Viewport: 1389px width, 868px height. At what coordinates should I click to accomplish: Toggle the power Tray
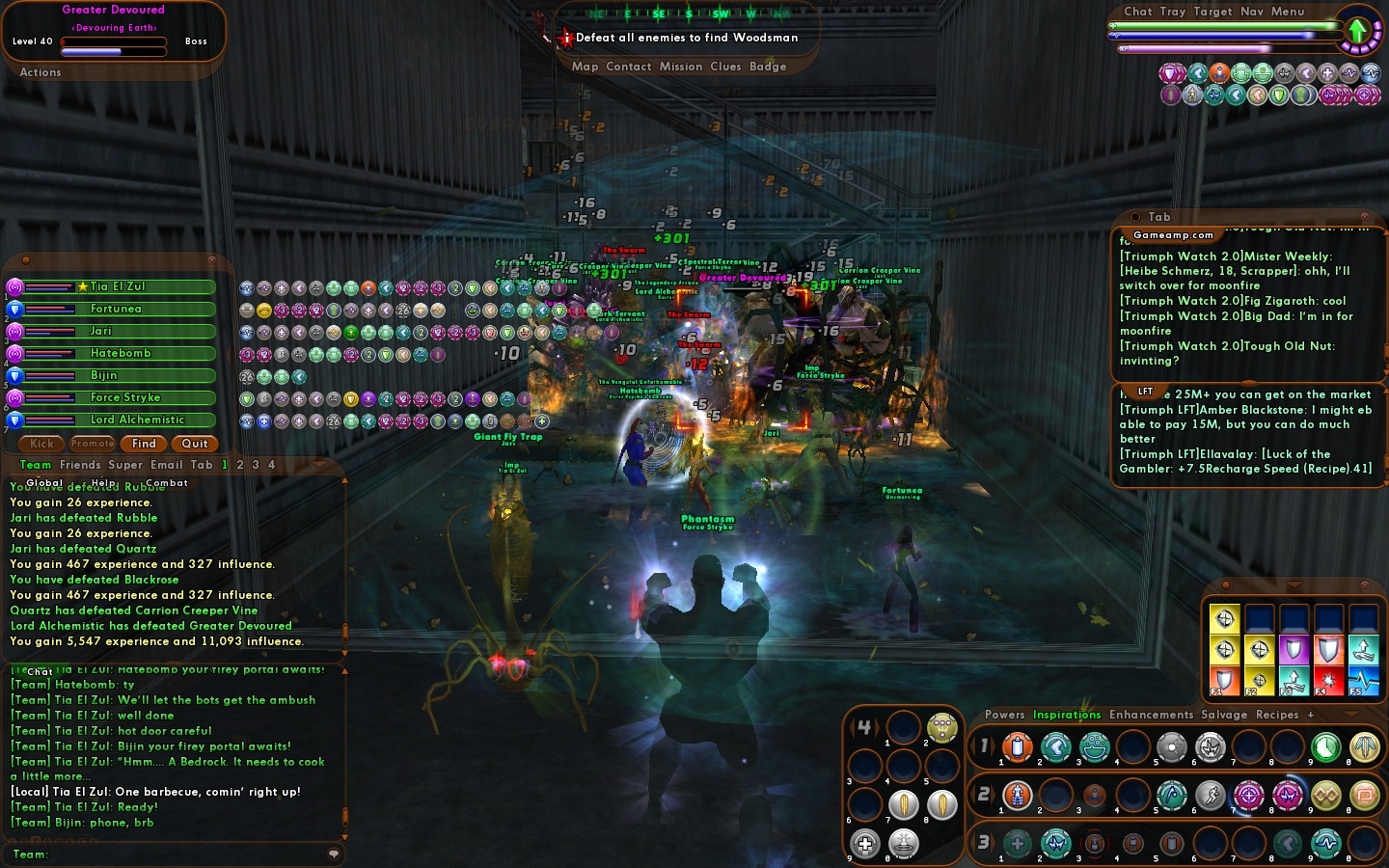click(x=1173, y=12)
